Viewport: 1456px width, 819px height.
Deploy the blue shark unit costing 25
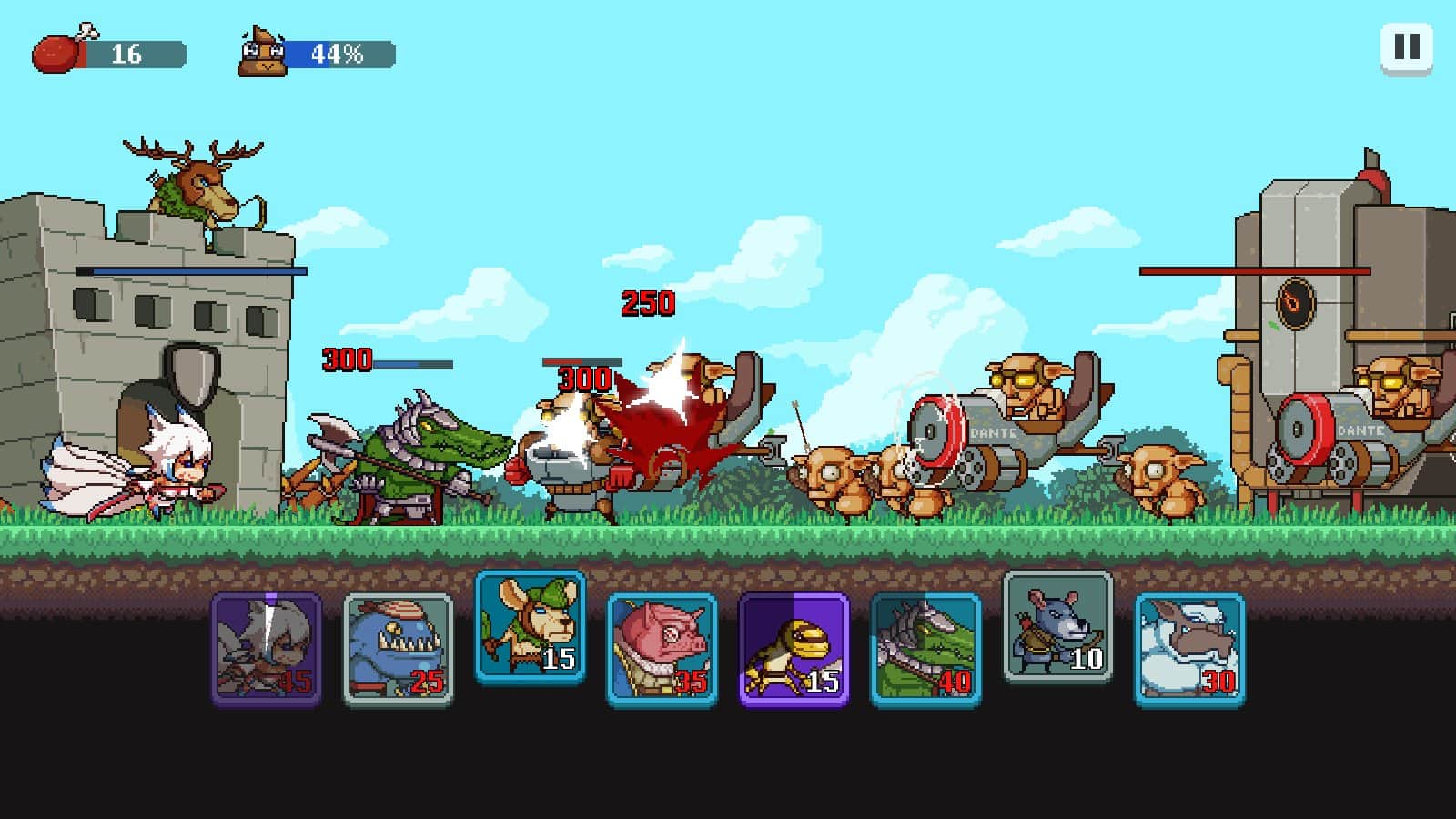[398, 649]
